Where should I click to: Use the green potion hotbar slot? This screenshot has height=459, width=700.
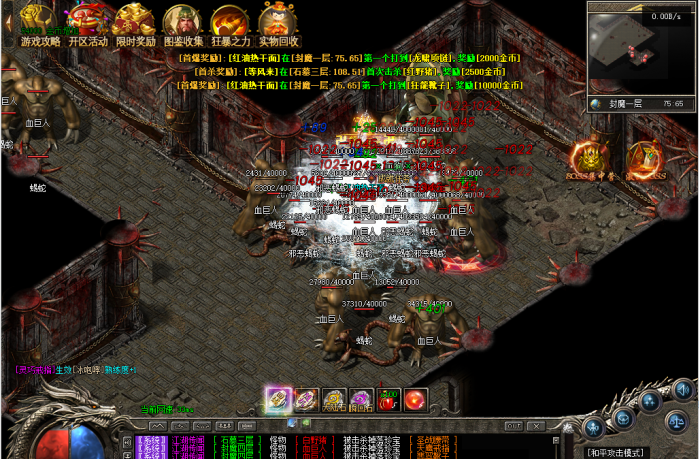tap(389, 400)
